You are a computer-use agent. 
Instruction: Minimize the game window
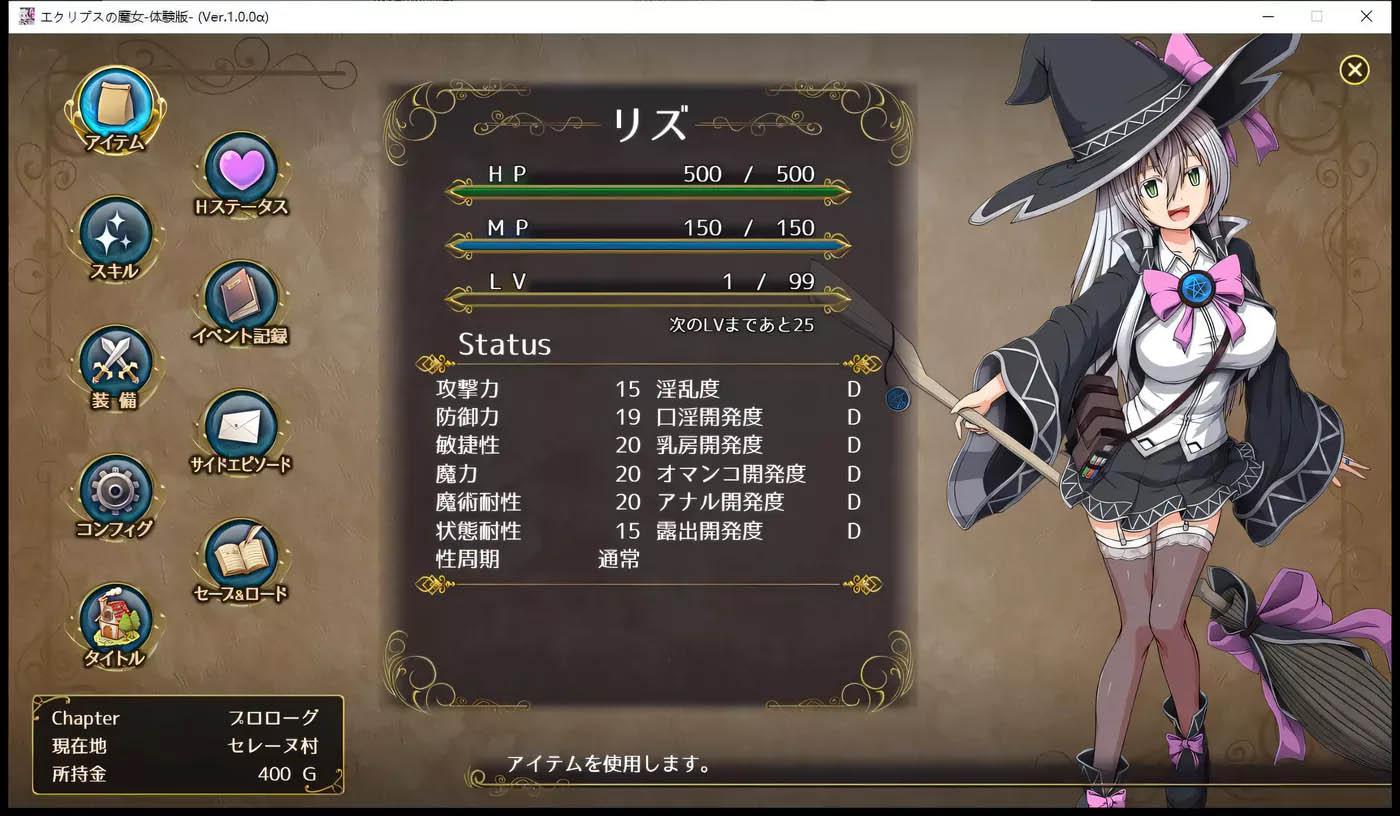pyautogui.click(x=1268, y=16)
